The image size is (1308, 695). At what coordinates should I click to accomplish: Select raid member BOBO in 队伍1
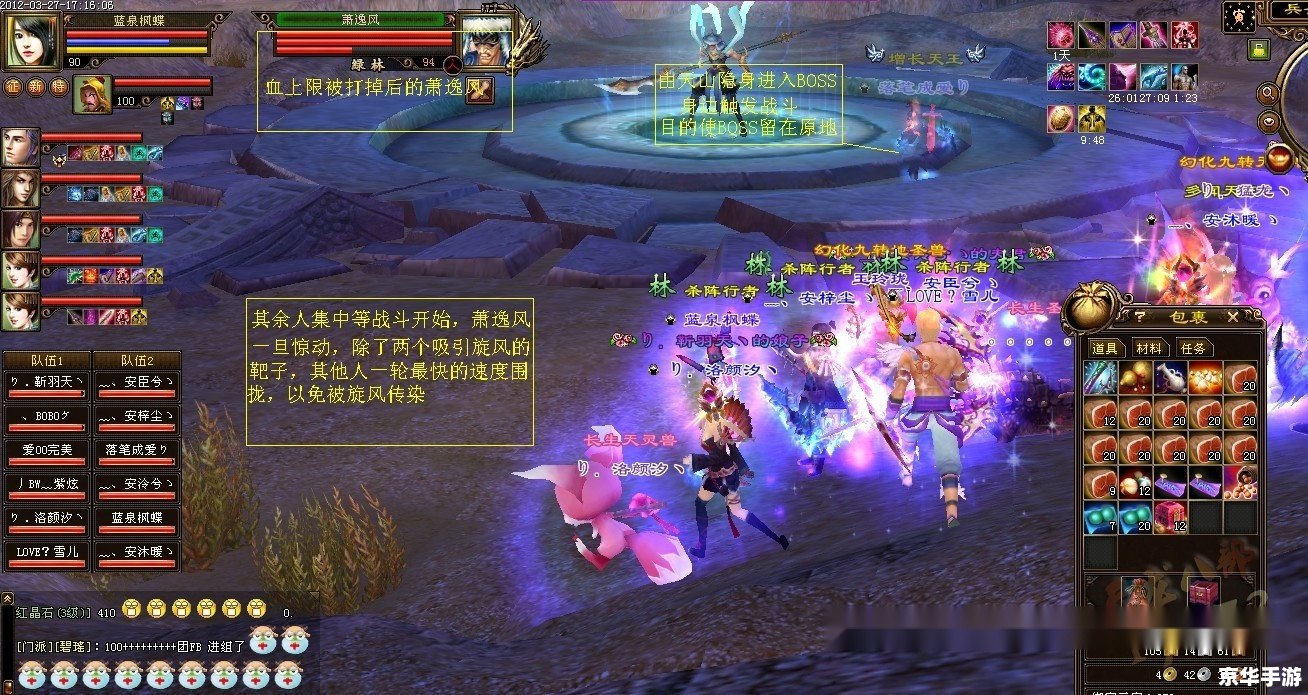[x=47, y=417]
